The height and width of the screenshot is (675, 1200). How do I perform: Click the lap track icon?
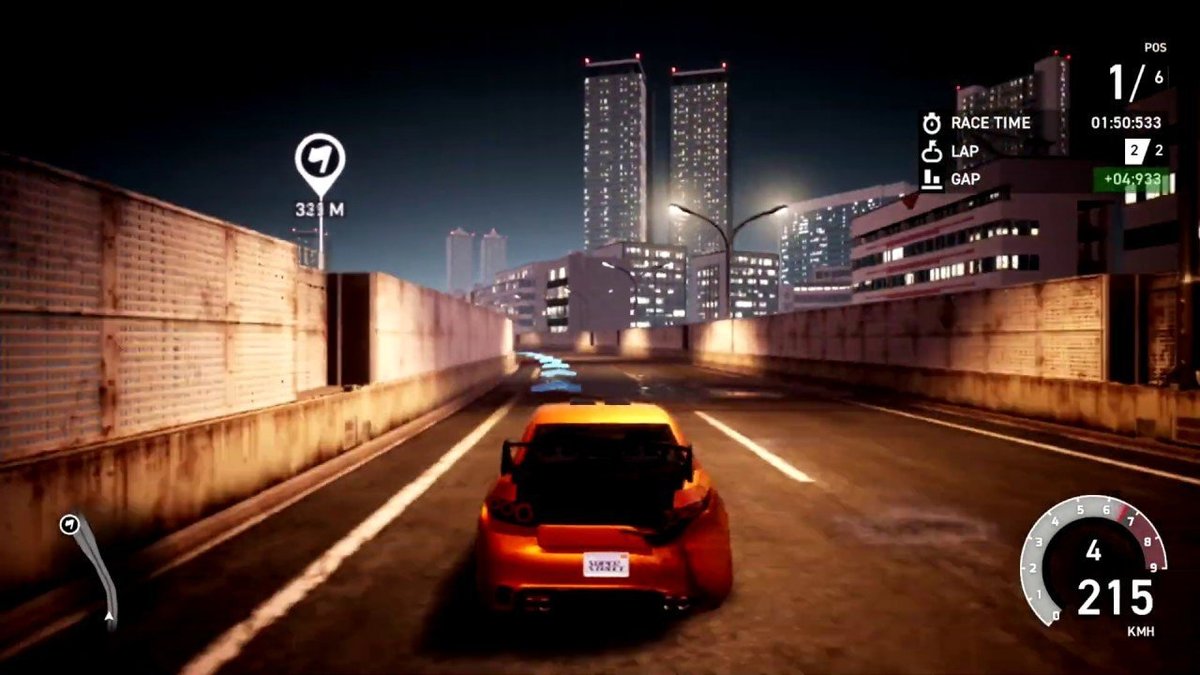tap(932, 152)
